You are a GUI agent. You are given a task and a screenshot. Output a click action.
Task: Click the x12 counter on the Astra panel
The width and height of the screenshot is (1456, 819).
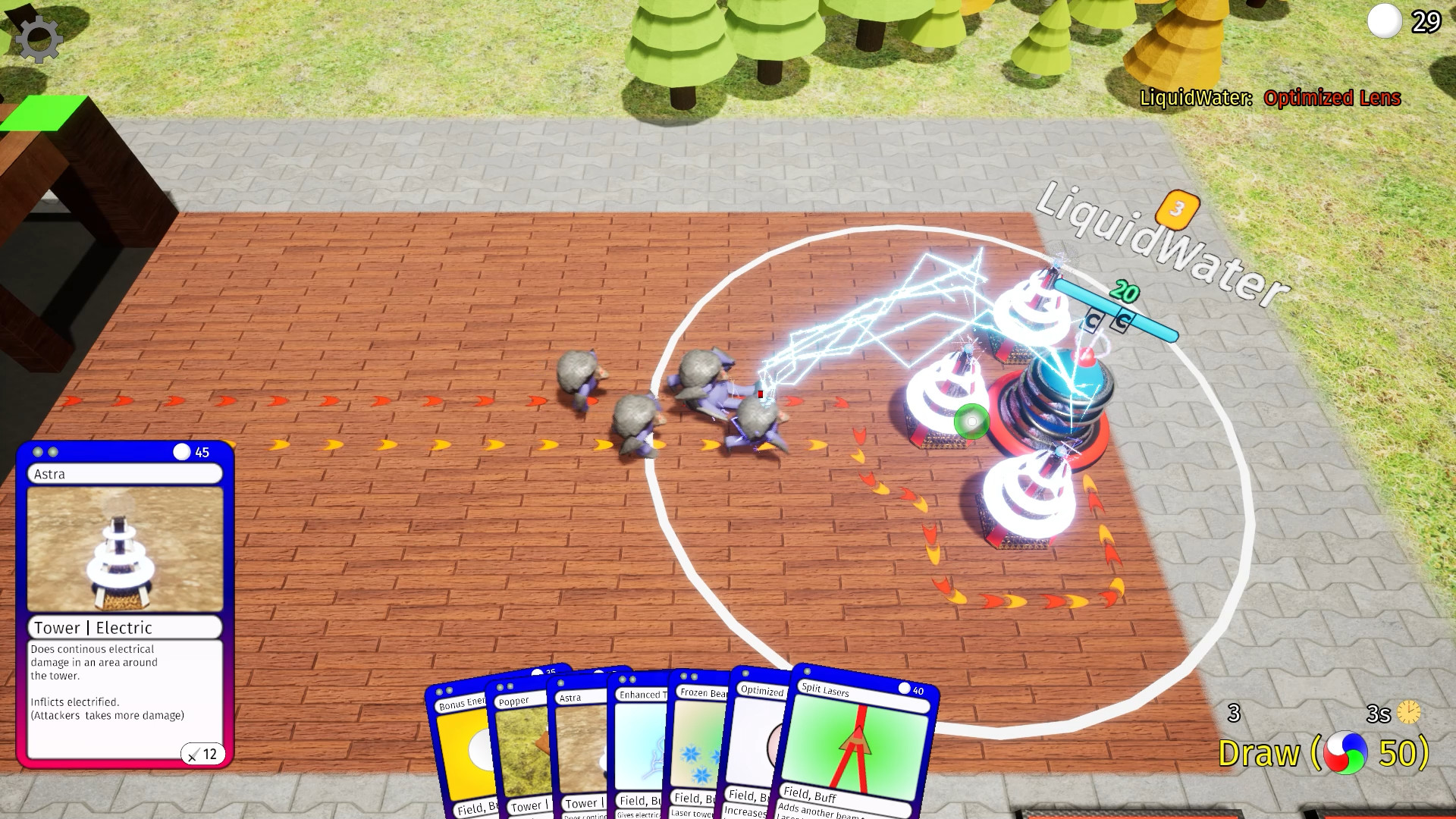click(x=203, y=755)
